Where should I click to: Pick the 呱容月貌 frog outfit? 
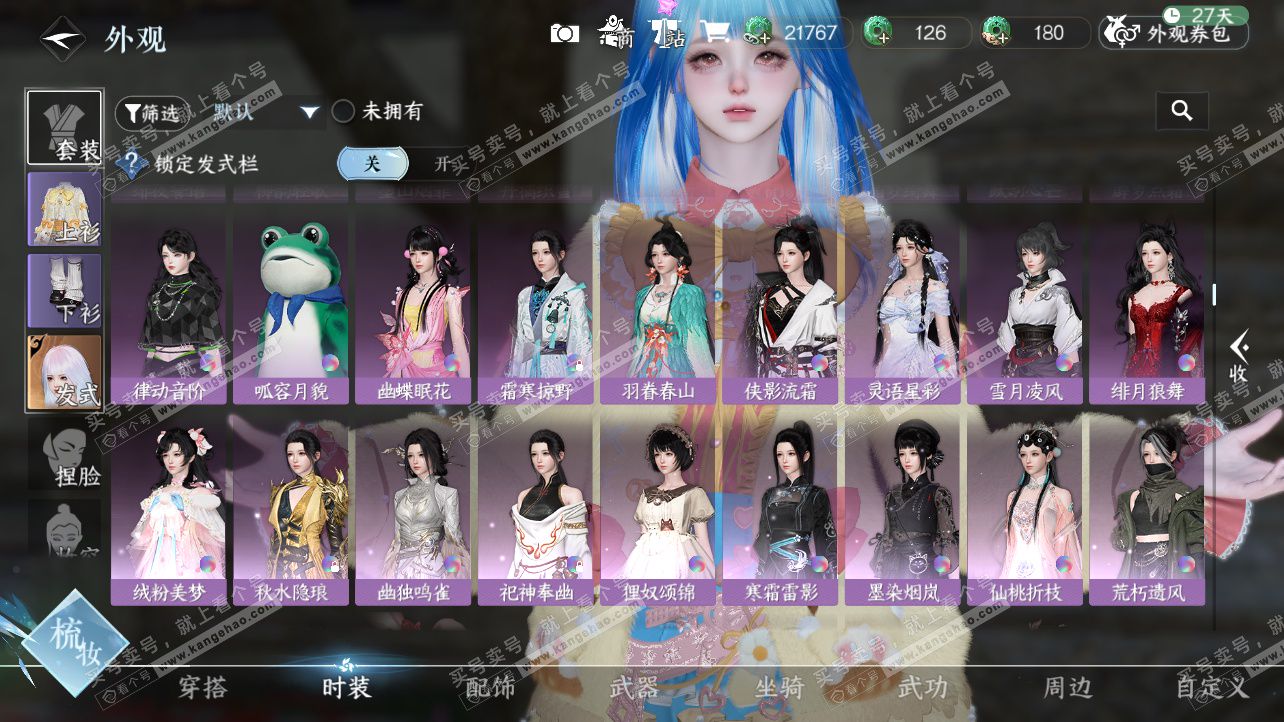[x=291, y=311]
